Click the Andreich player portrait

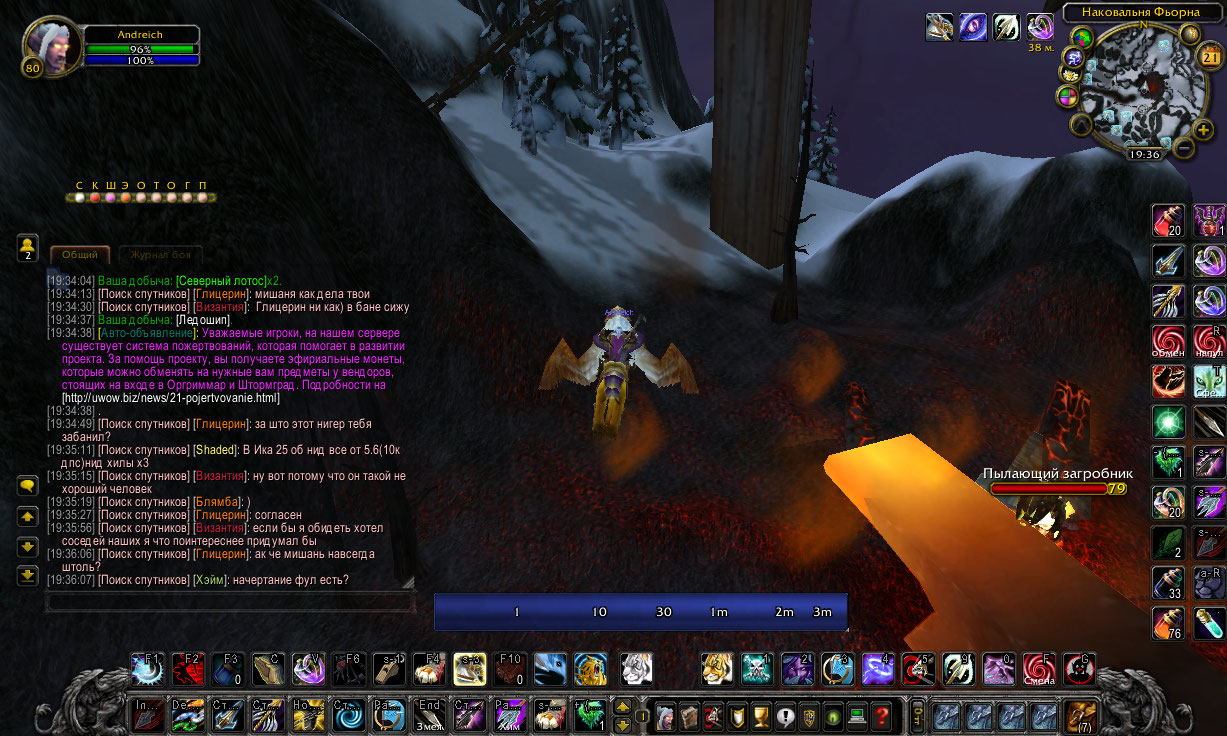(50, 48)
